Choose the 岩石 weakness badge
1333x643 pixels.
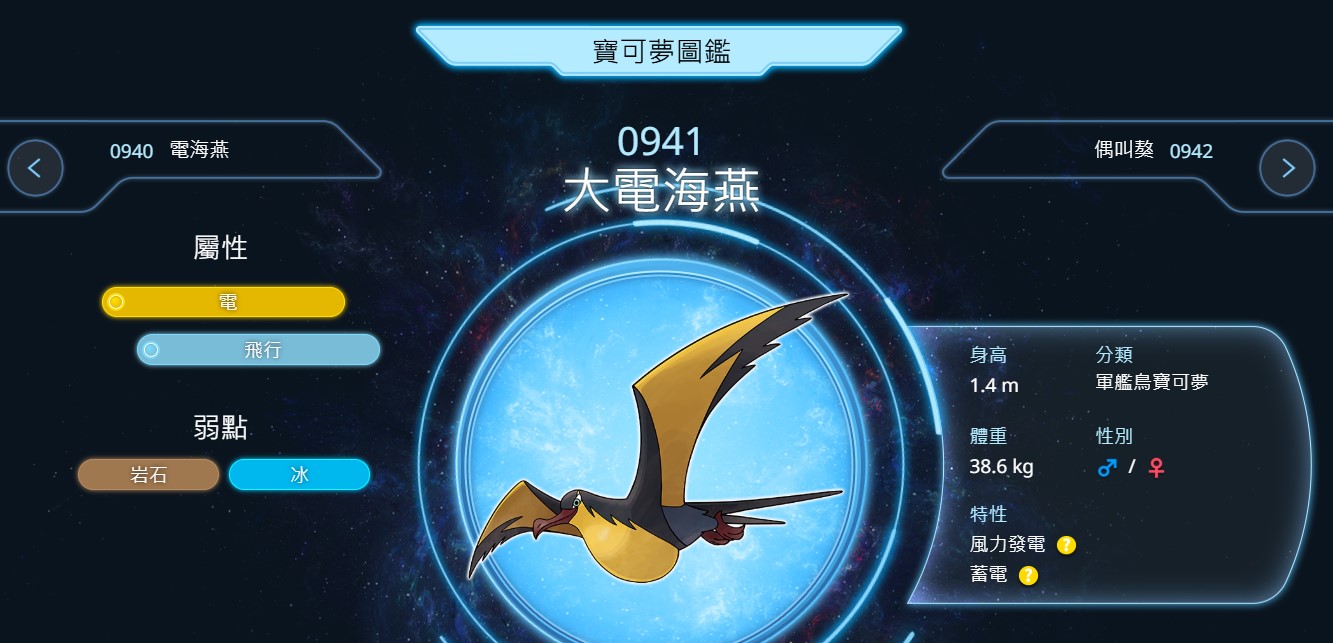[x=149, y=475]
